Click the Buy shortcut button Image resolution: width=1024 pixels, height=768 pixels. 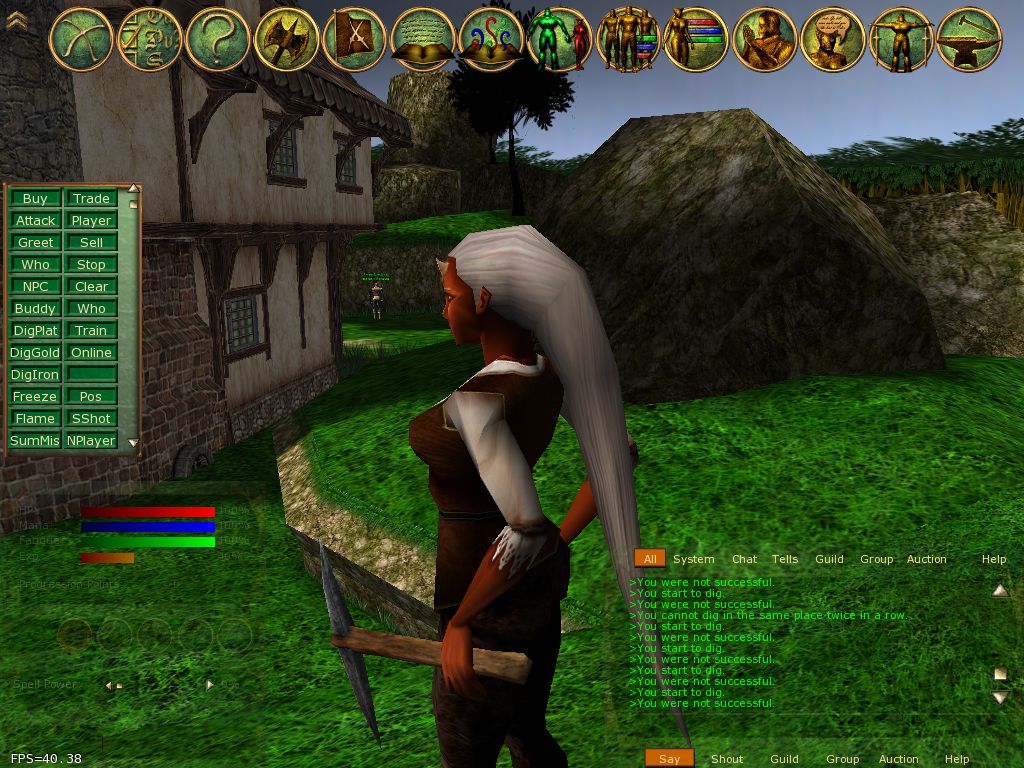(x=35, y=198)
